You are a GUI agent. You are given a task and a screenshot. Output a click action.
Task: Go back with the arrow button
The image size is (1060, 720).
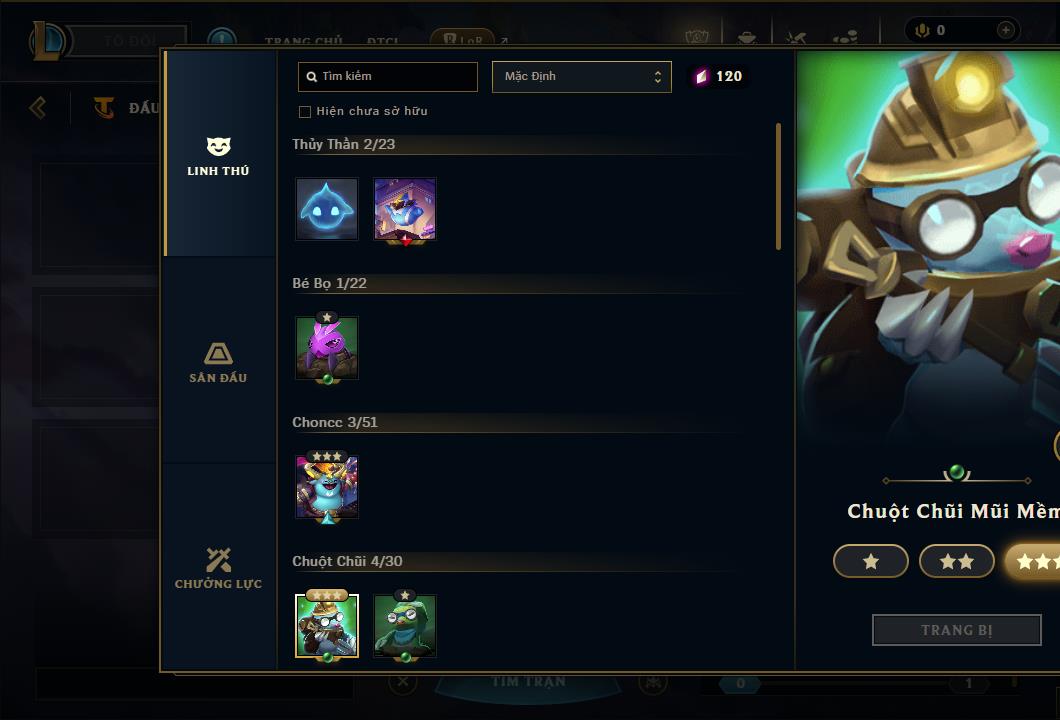pos(38,107)
